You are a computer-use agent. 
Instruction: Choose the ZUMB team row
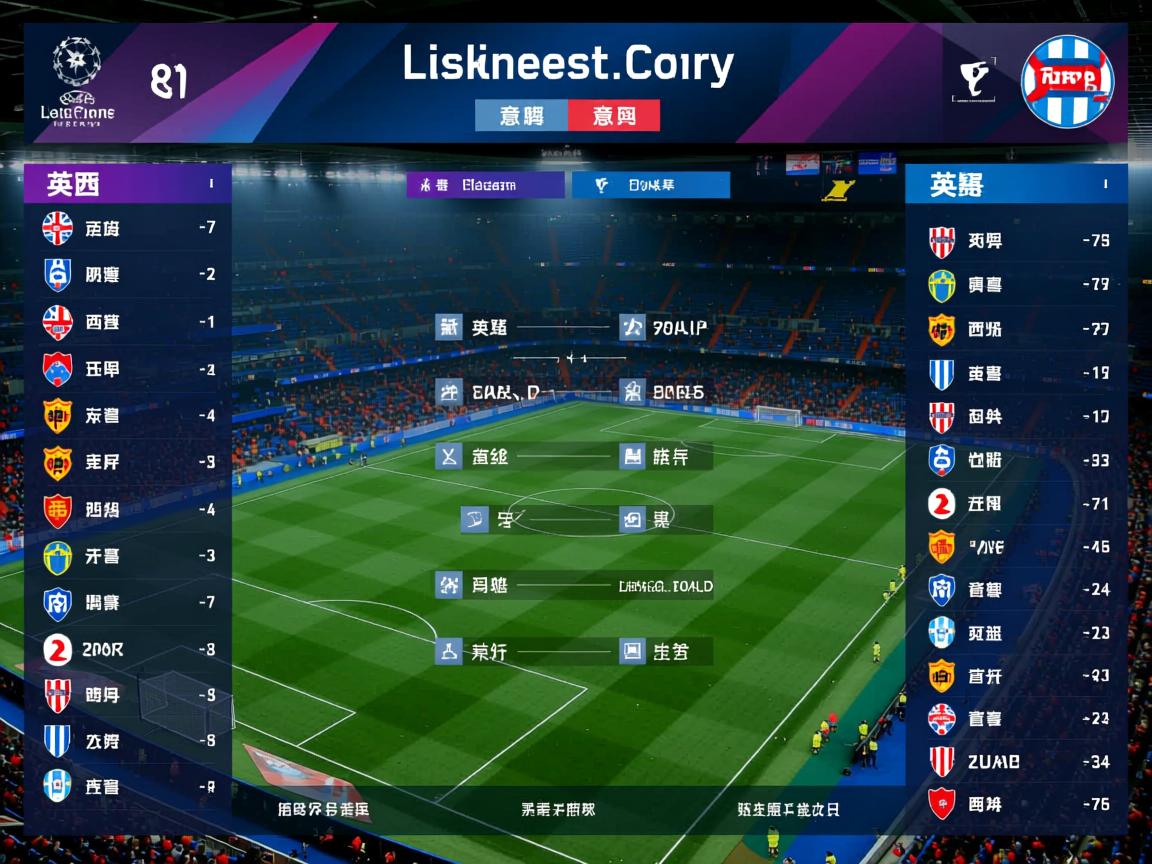(x=1016, y=762)
